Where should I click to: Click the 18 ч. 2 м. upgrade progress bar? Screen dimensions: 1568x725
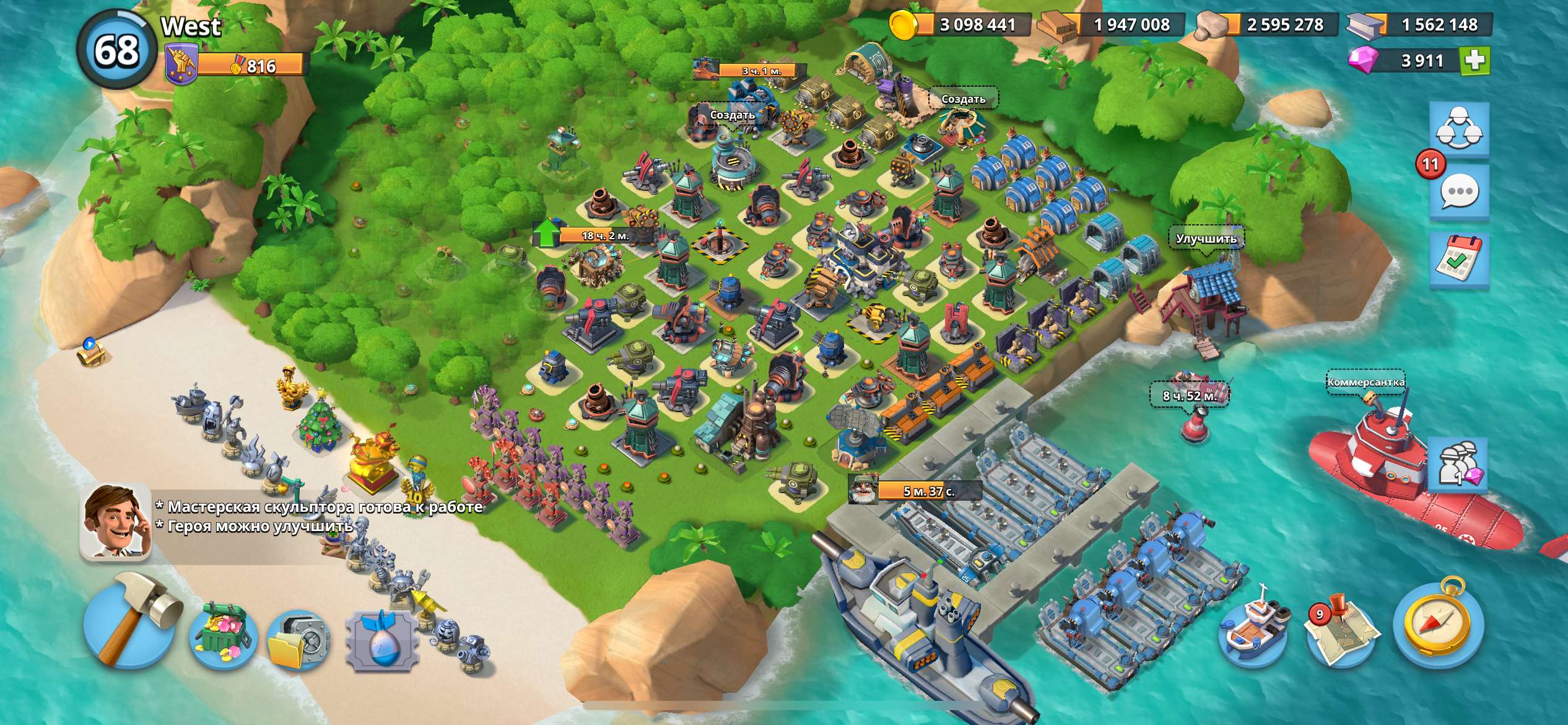[x=601, y=234]
